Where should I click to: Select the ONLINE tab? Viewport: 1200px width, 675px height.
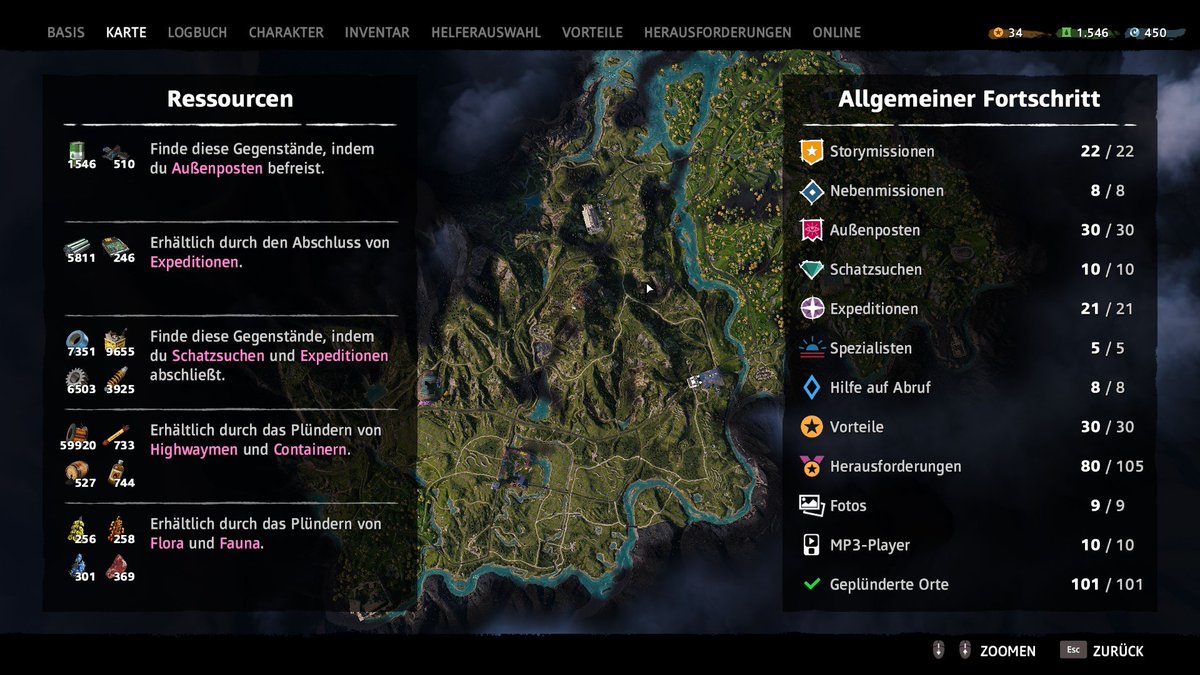point(836,32)
